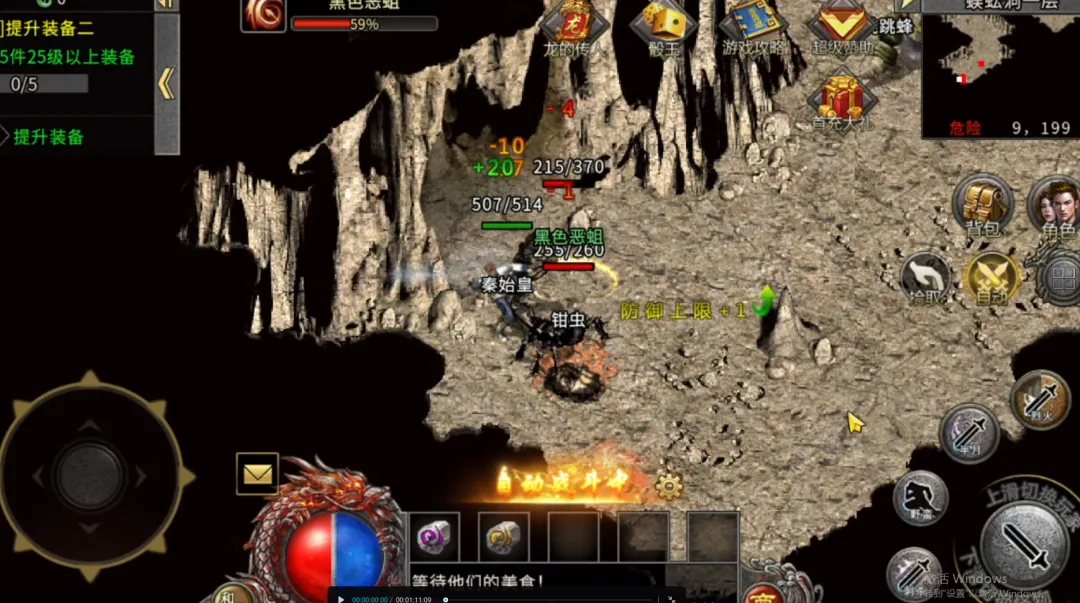Viewport: 1080px width, 603px height.
Task: Collapse the quest panel with the arrow tab
Action: [x=166, y=85]
